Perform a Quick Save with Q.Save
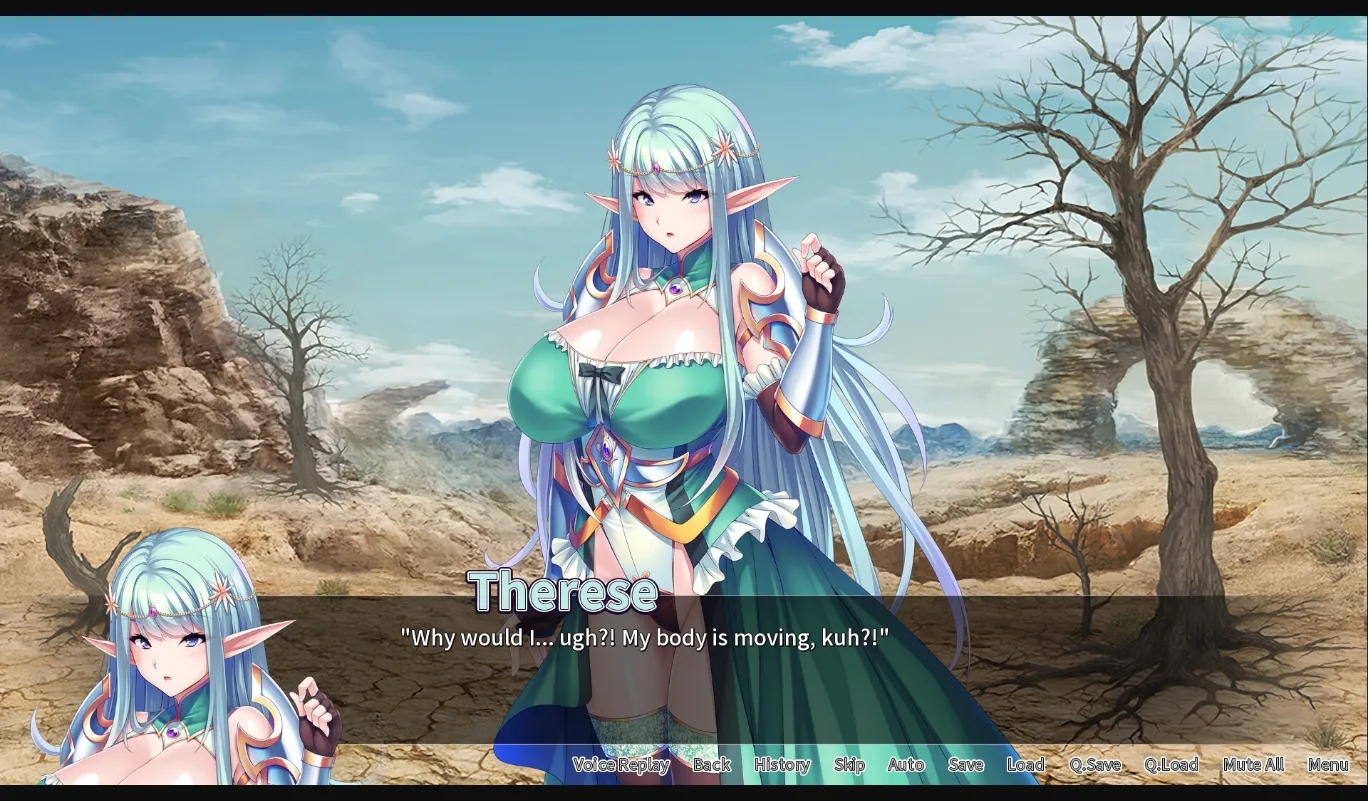This screenshot has height=801, width=1368. click(1096, 765)
